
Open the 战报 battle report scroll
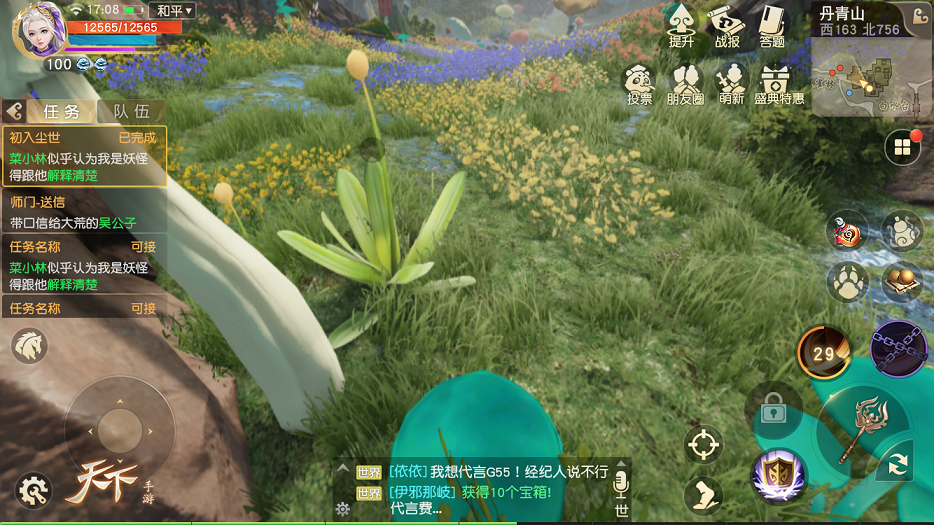coord(727,25)
